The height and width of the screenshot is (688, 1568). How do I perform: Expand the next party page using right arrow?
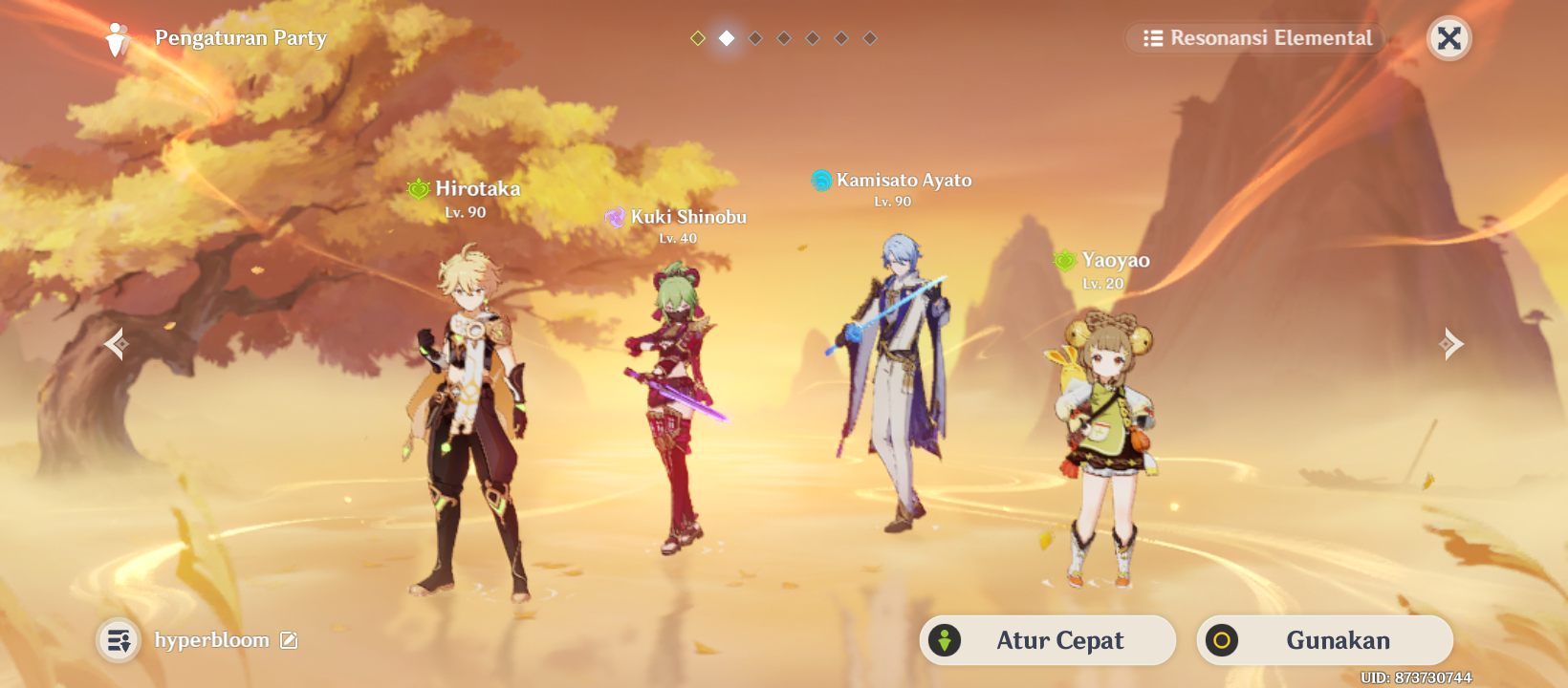[1451, 342]
